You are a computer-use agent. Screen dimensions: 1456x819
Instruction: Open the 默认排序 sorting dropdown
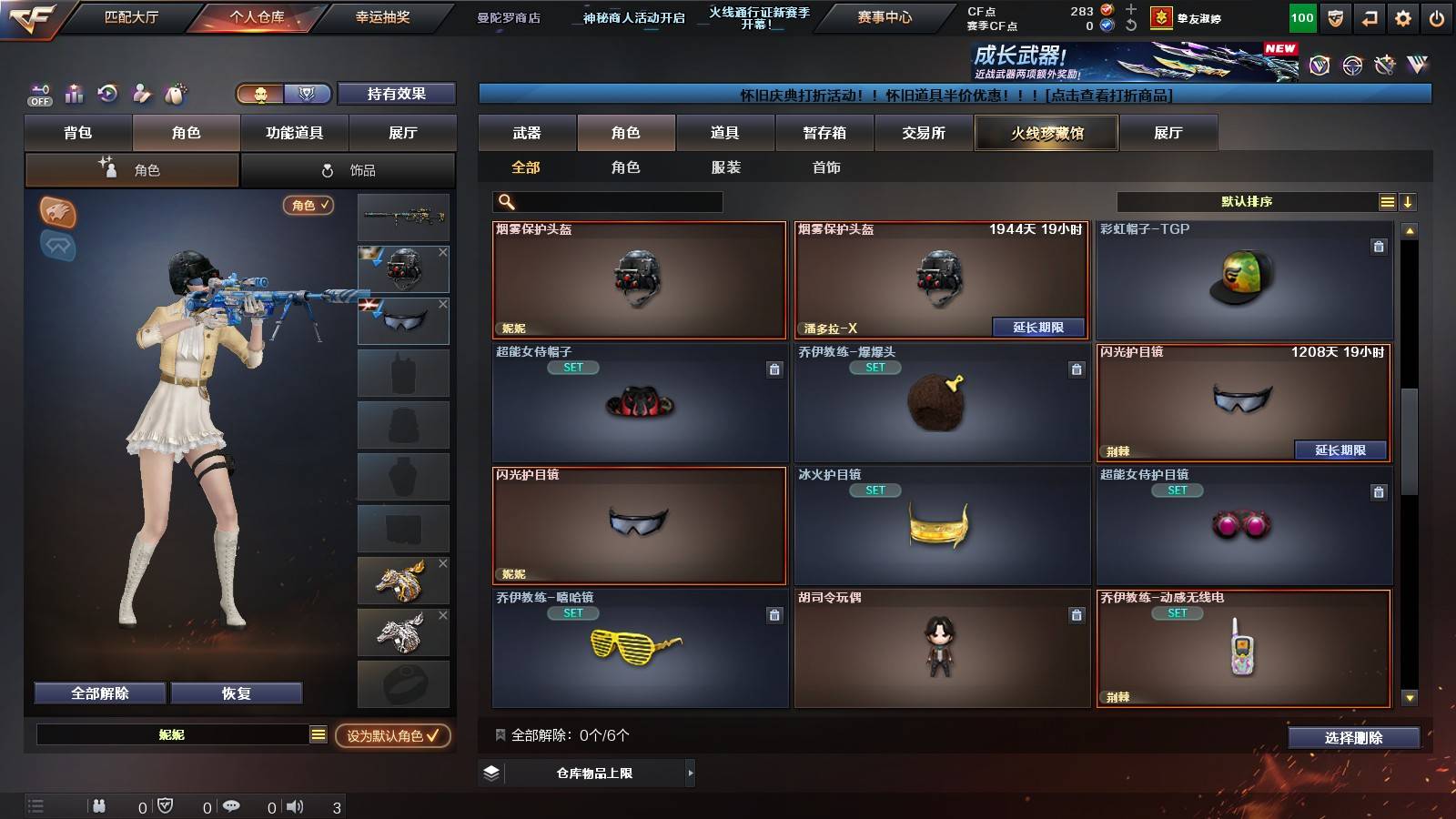point(1247,201)
